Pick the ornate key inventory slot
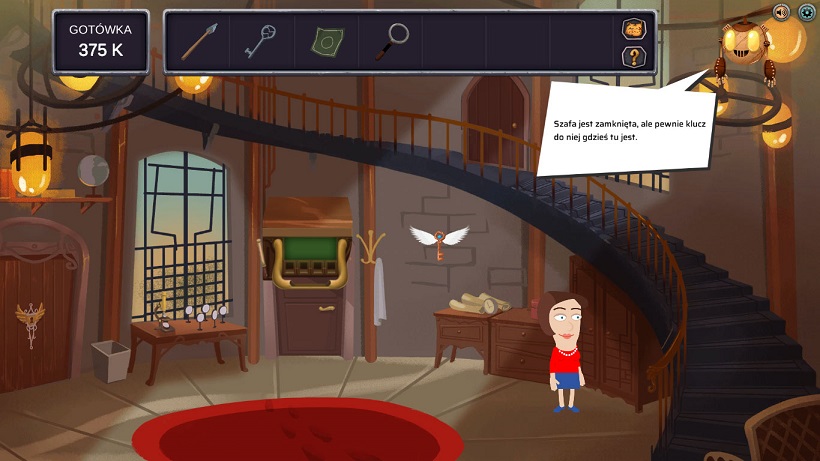Screen dimensions: 820x461 (x=261, y=42)
